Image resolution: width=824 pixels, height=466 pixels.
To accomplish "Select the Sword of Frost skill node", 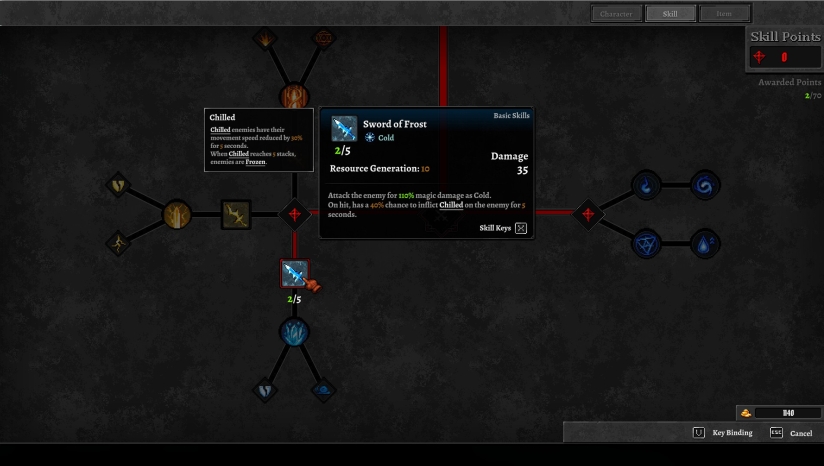I will (x=294, y=273).
